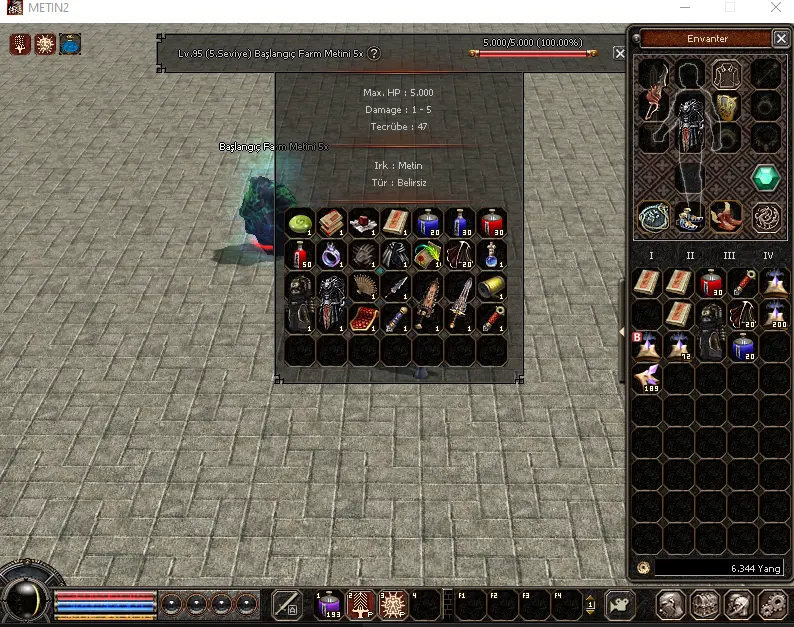Open the settings gear button
The height and width of the screenshot is (627, 794).
(771, 605)
